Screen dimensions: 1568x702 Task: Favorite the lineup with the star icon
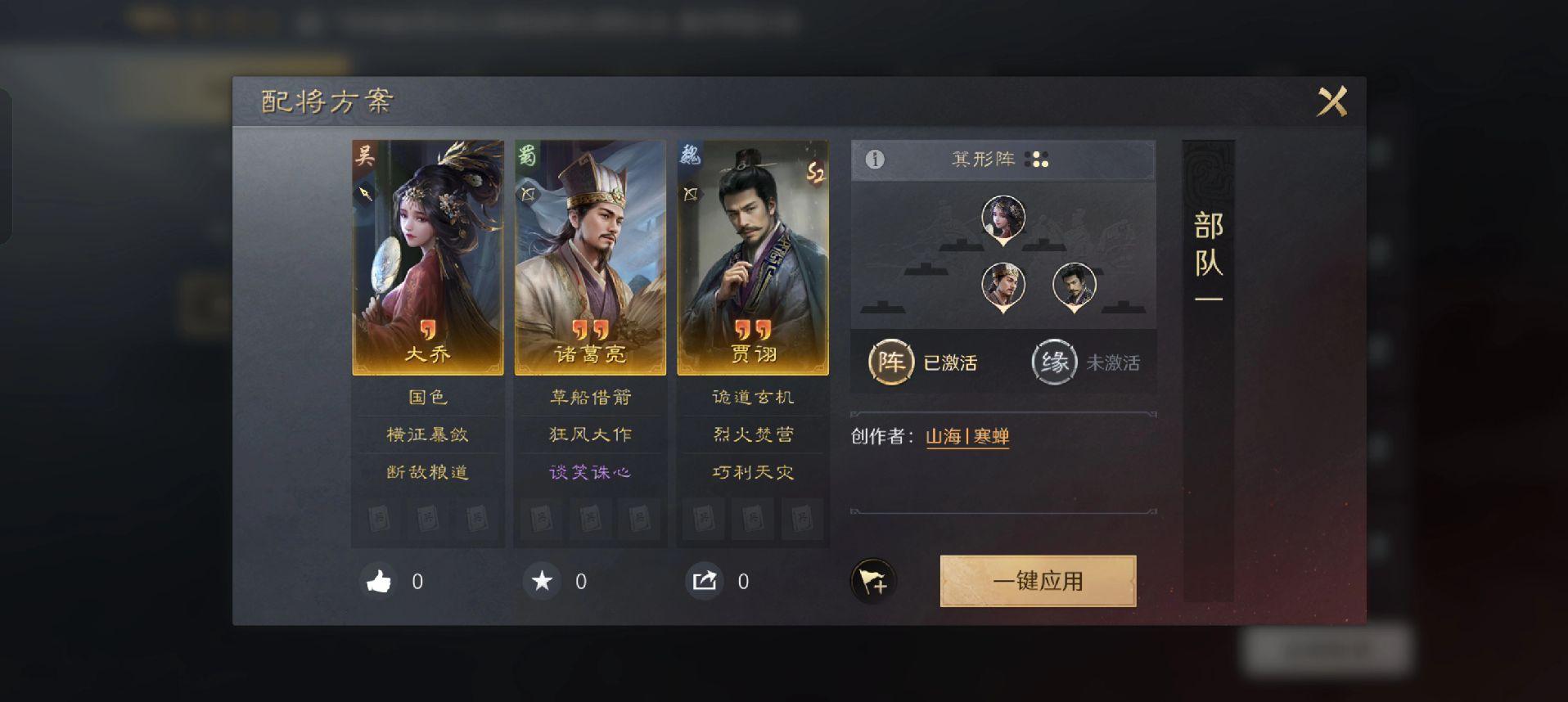pyautogui.click(x=542, y=582)
